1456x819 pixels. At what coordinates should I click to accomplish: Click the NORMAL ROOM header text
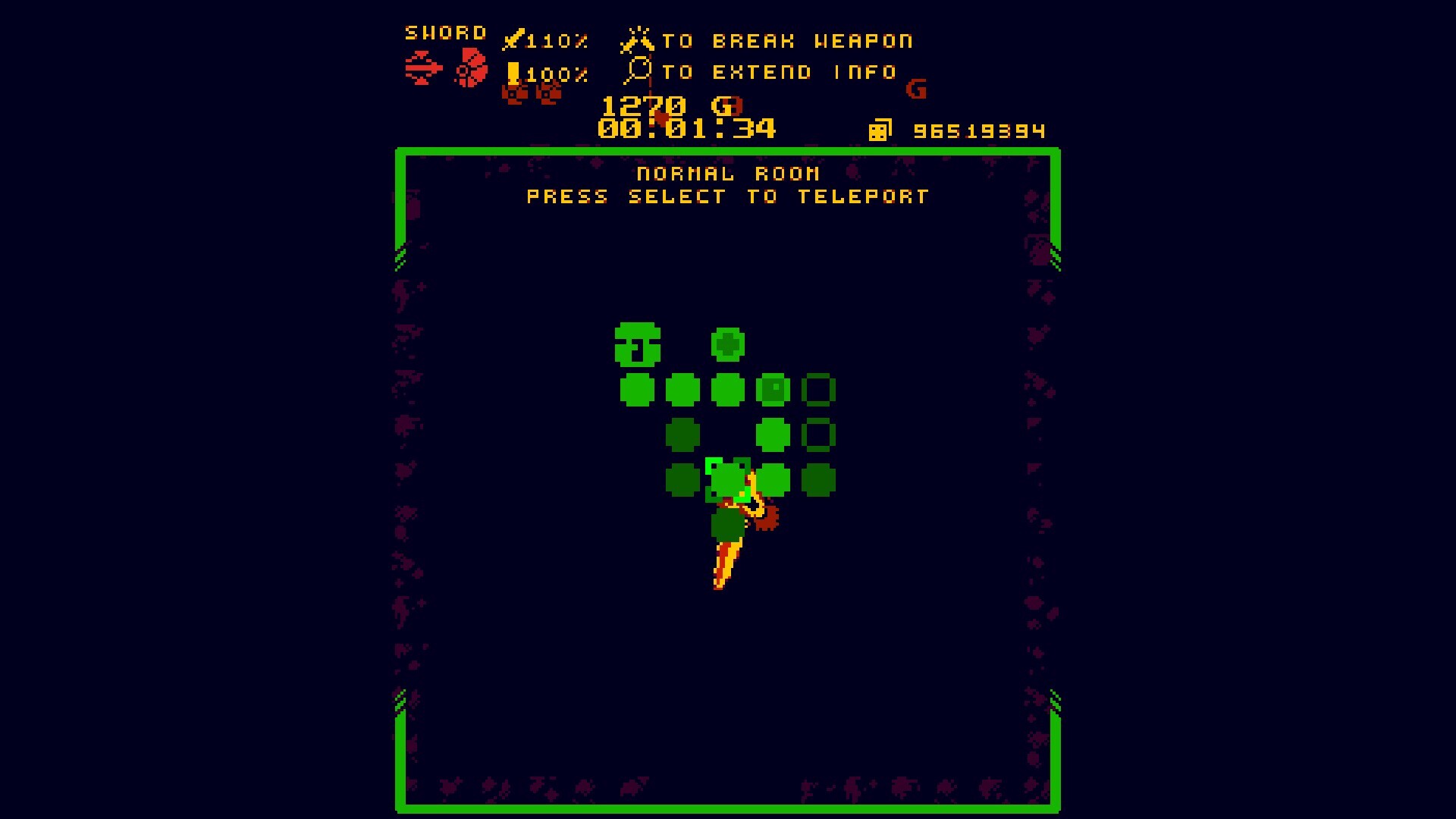(727, 172)
